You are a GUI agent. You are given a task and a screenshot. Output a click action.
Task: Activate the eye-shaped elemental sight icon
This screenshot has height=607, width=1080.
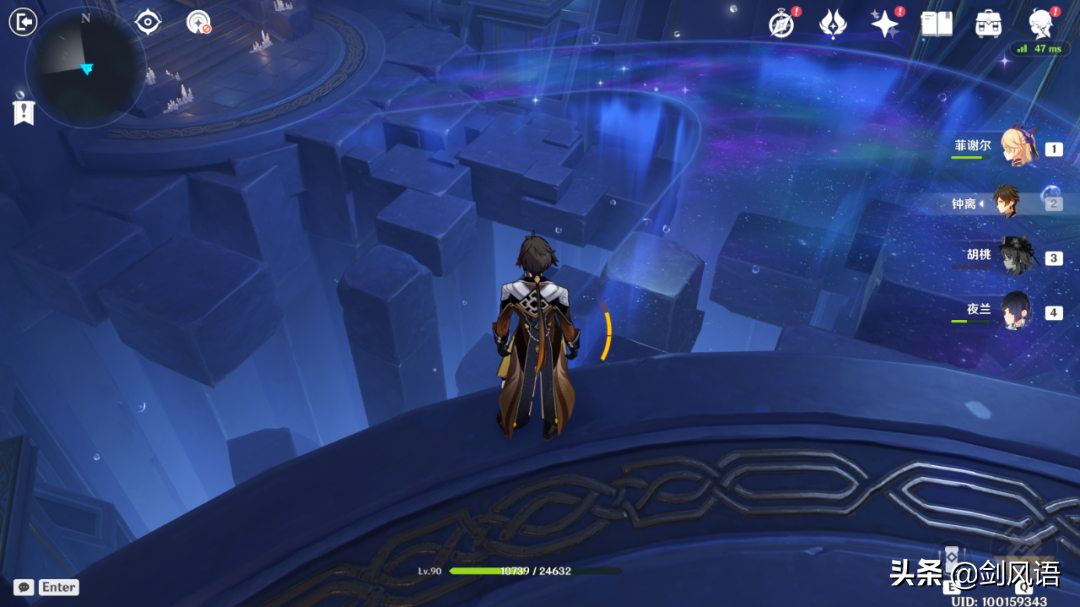click(148, 22)
